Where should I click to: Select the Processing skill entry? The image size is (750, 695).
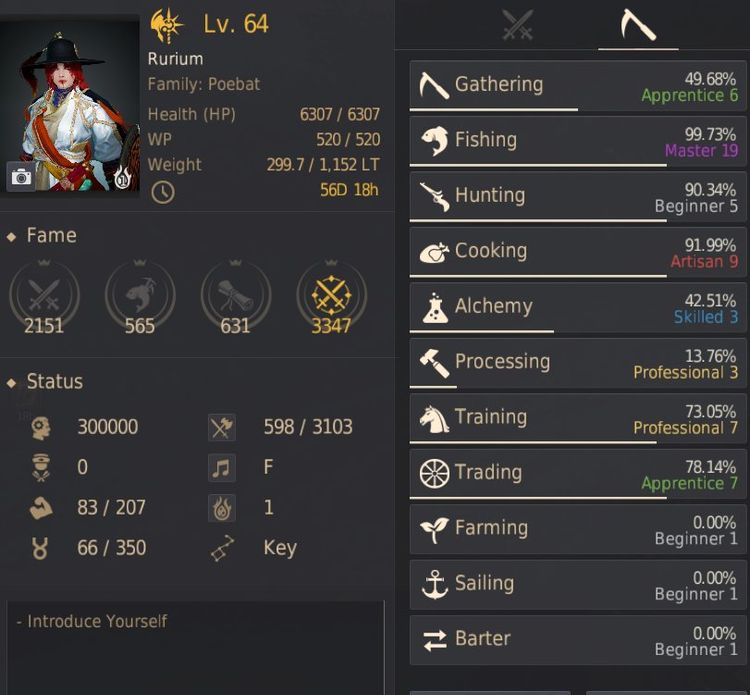click(579, 362)
